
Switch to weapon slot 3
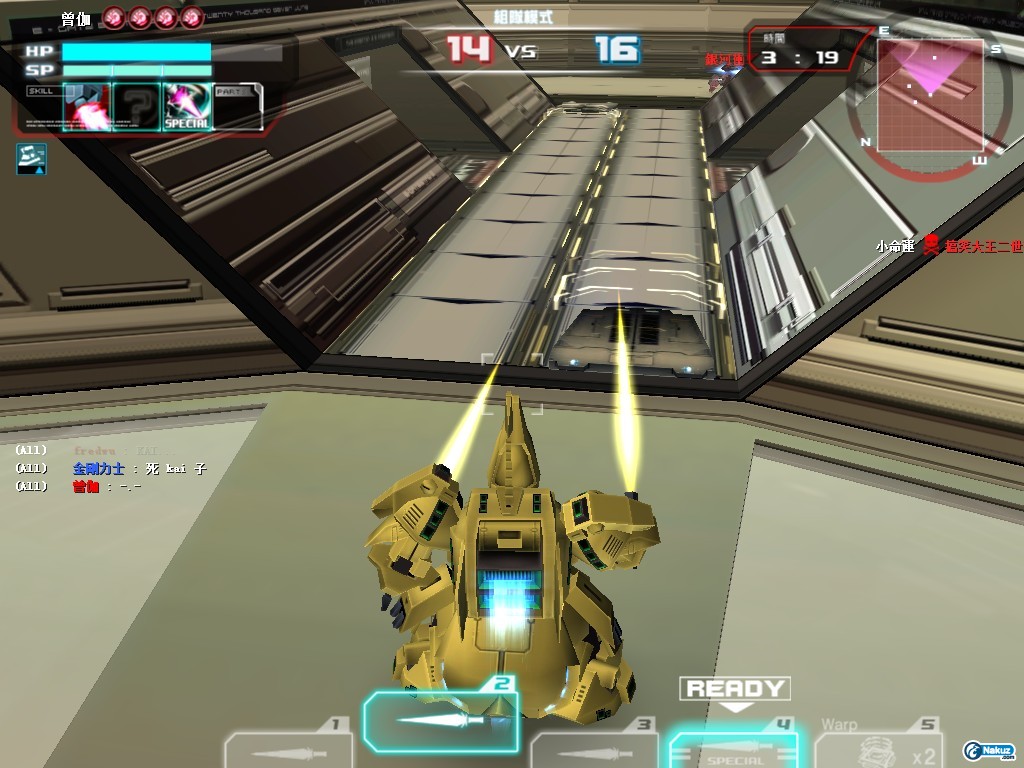pos(593,748)
